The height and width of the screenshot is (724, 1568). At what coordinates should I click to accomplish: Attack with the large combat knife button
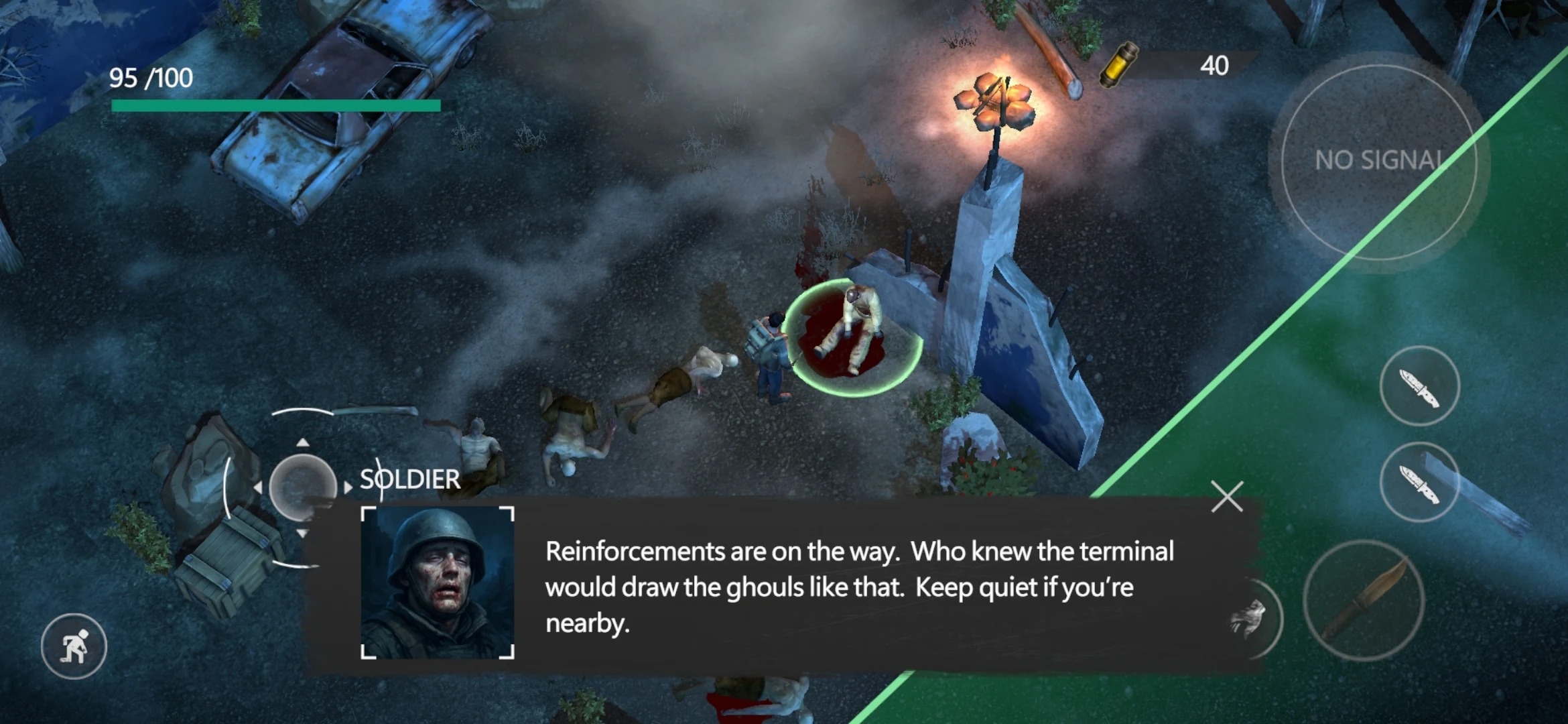tap(1364, 601)
